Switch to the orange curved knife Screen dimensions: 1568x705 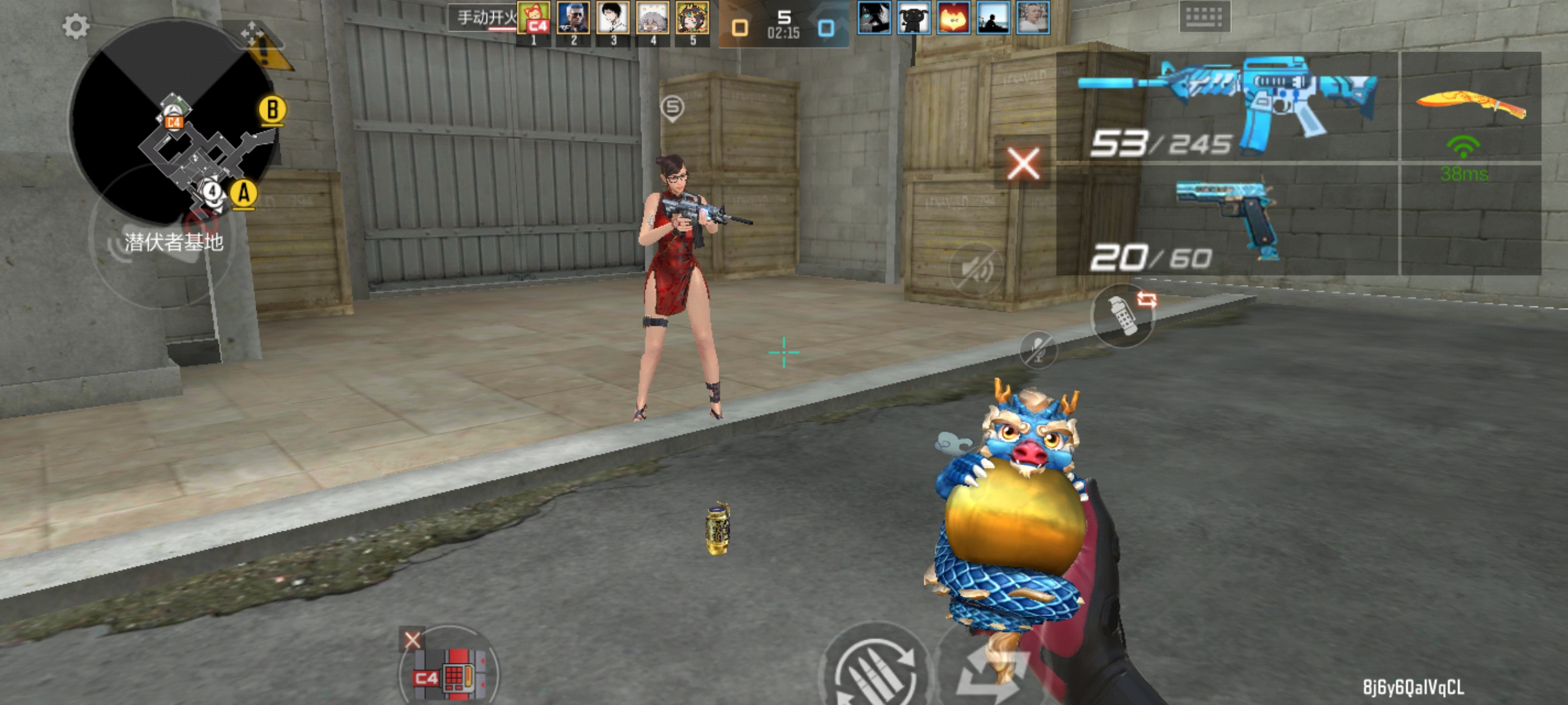[1470, 105]
